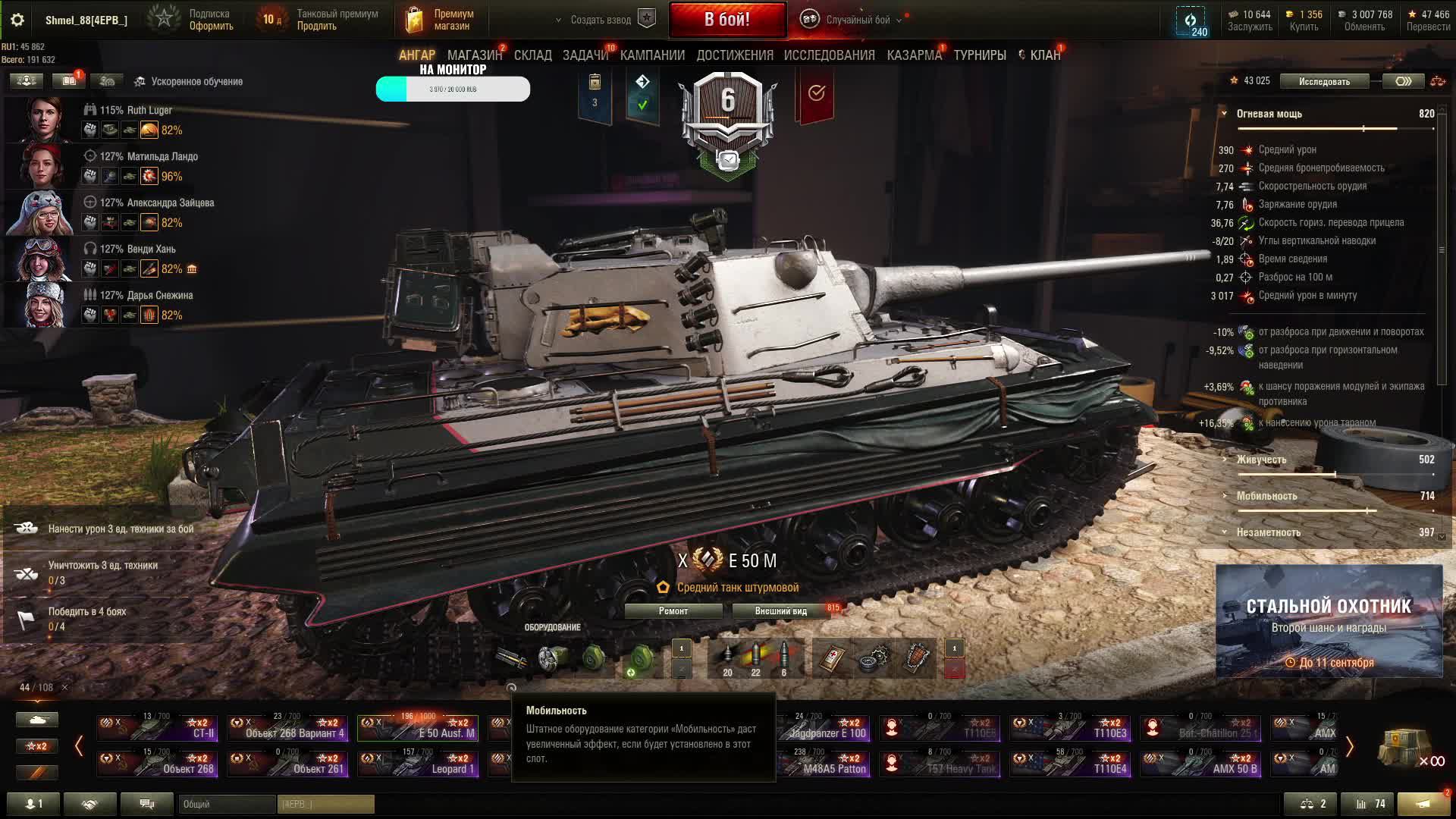
Task: Show the КАЗАРМА tab
Action: point(914,55)
